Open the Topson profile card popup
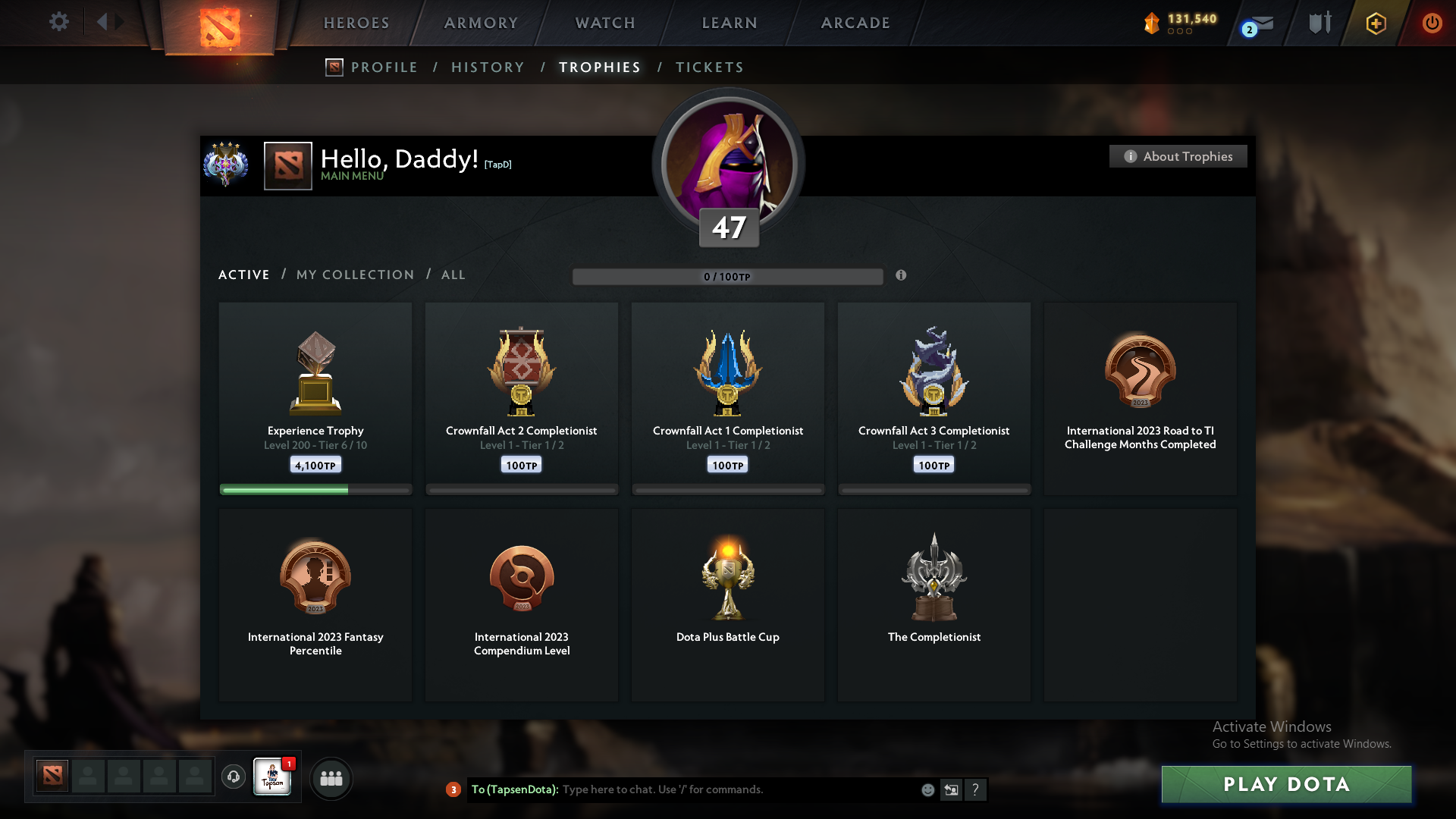Viewport: 1456px width, 819px height. (x=272, y=778)
